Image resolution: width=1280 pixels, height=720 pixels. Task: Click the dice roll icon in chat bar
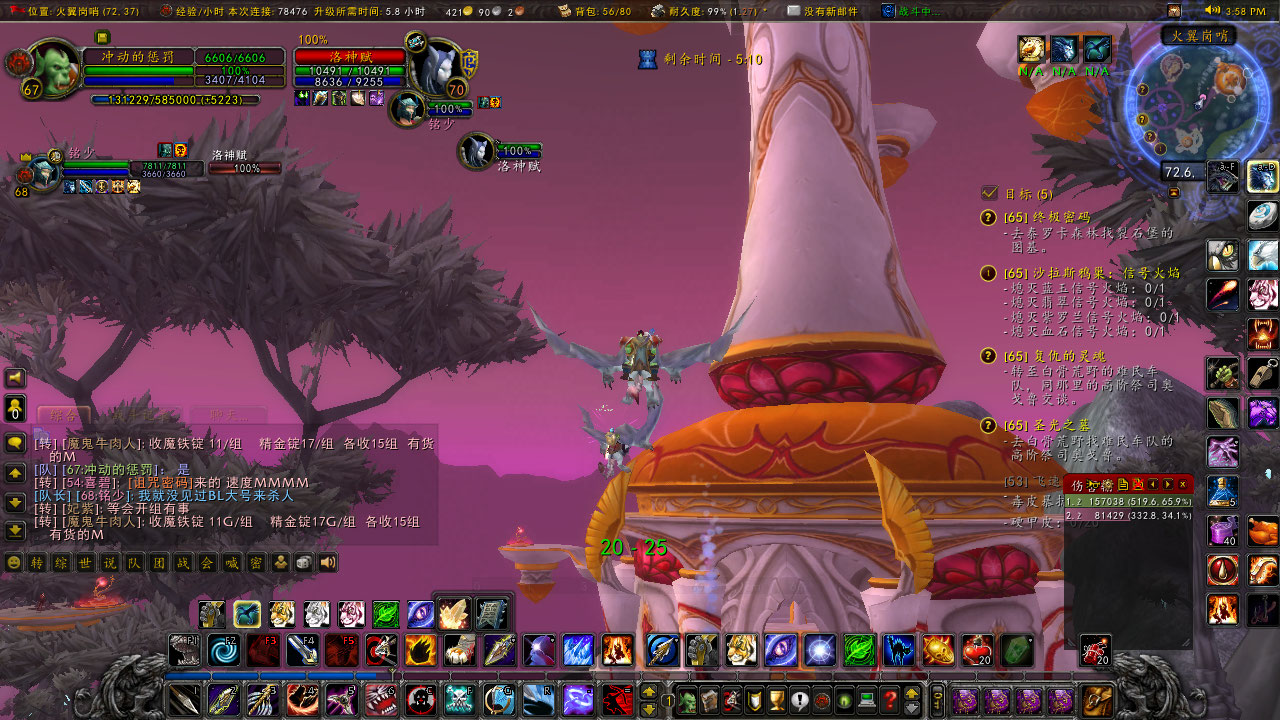point(303,562)
